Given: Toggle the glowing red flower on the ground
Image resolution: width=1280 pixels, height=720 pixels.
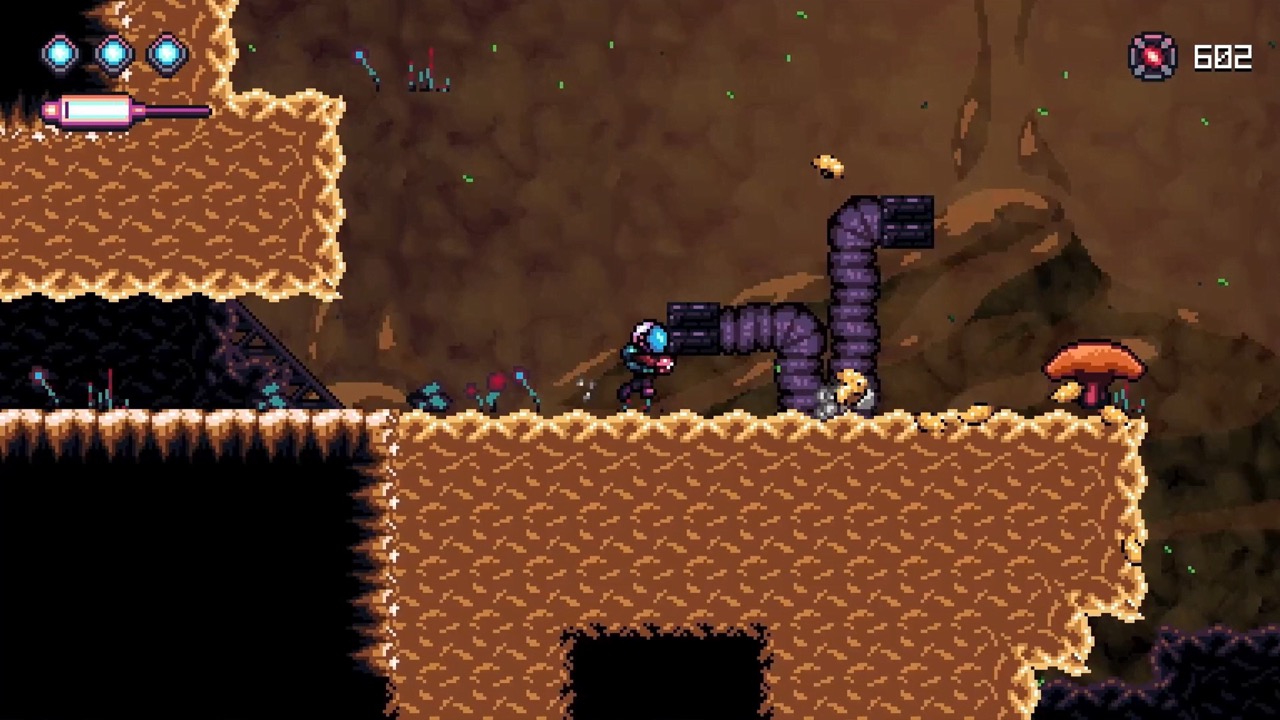Looking at the screenshot, I should [x=494, y=381].
